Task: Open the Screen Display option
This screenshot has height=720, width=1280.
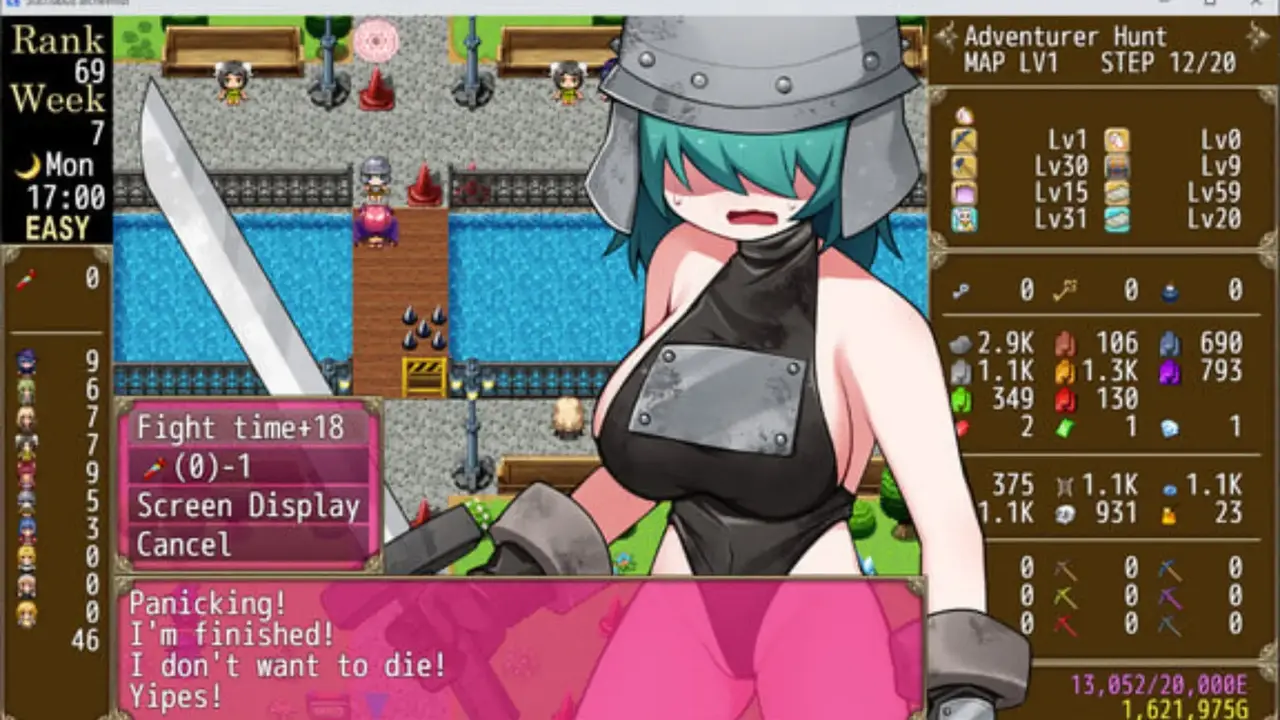Action: [x=247, y=506]
